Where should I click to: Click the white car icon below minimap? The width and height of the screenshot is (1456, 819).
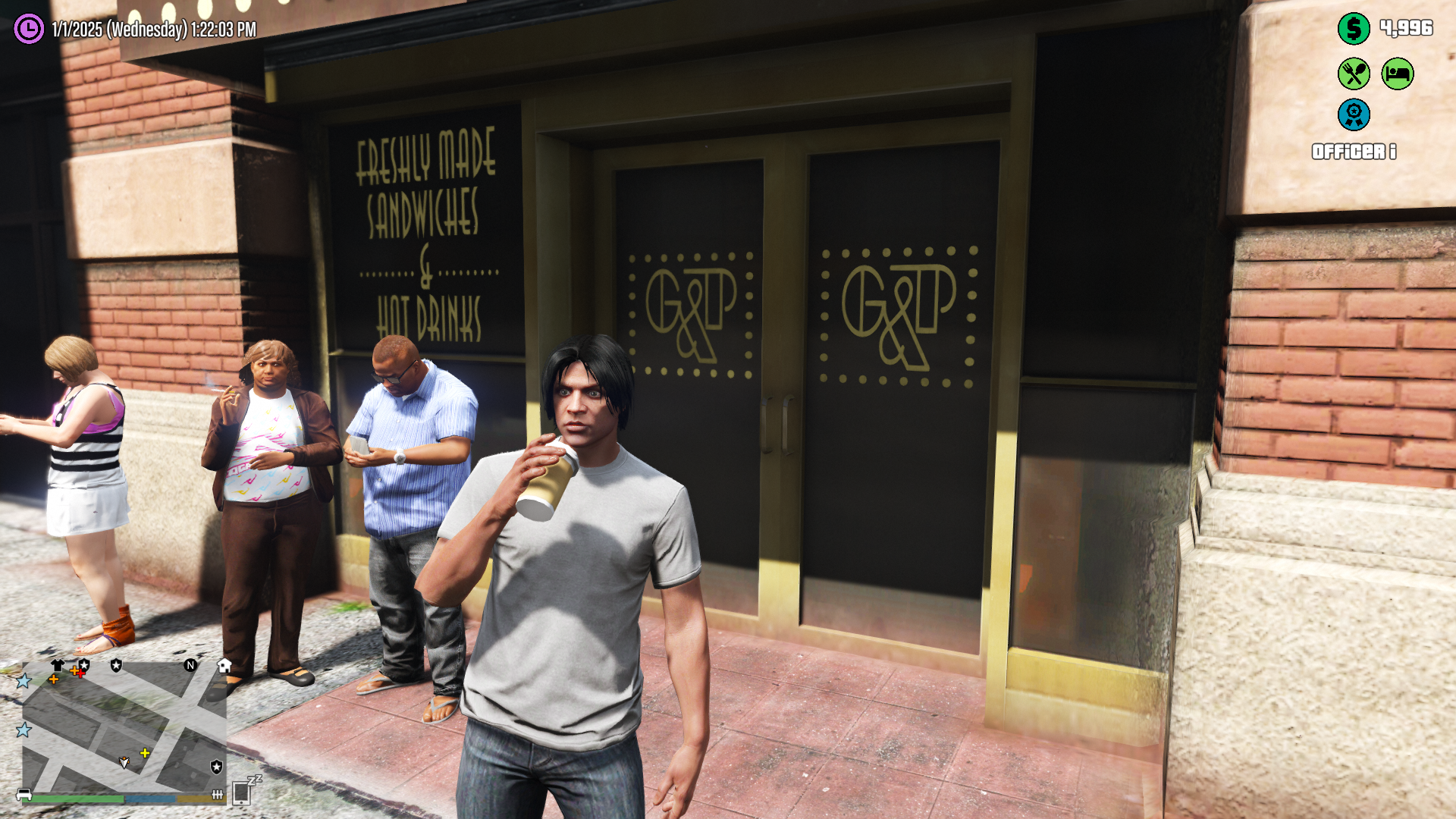click(x=24, y=795)
